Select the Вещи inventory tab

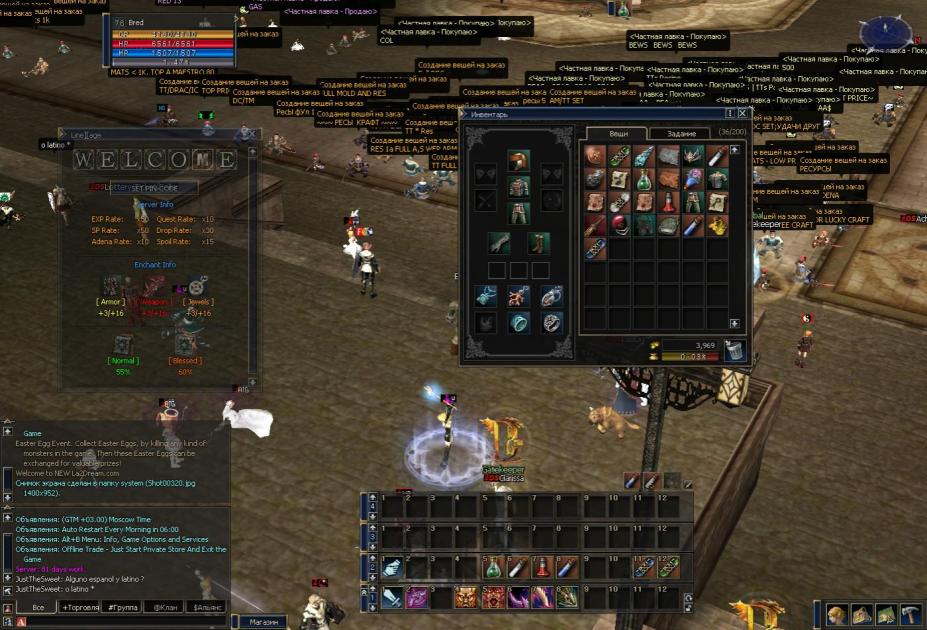coord(619,133)
